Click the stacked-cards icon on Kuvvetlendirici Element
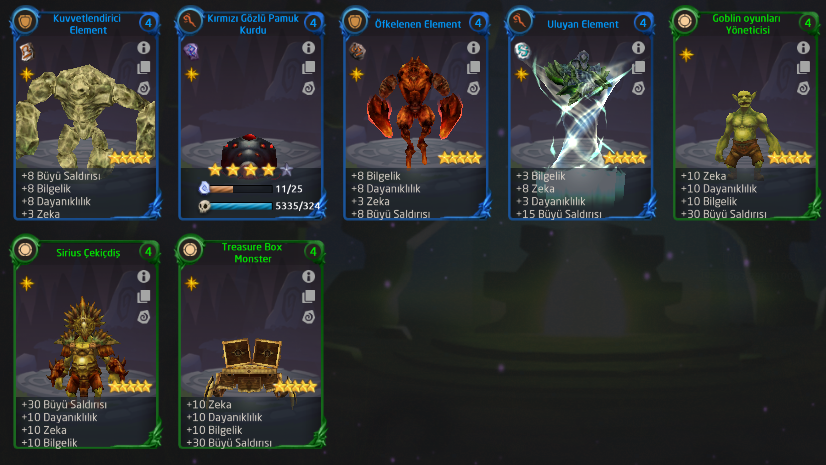 coord(143,68)
